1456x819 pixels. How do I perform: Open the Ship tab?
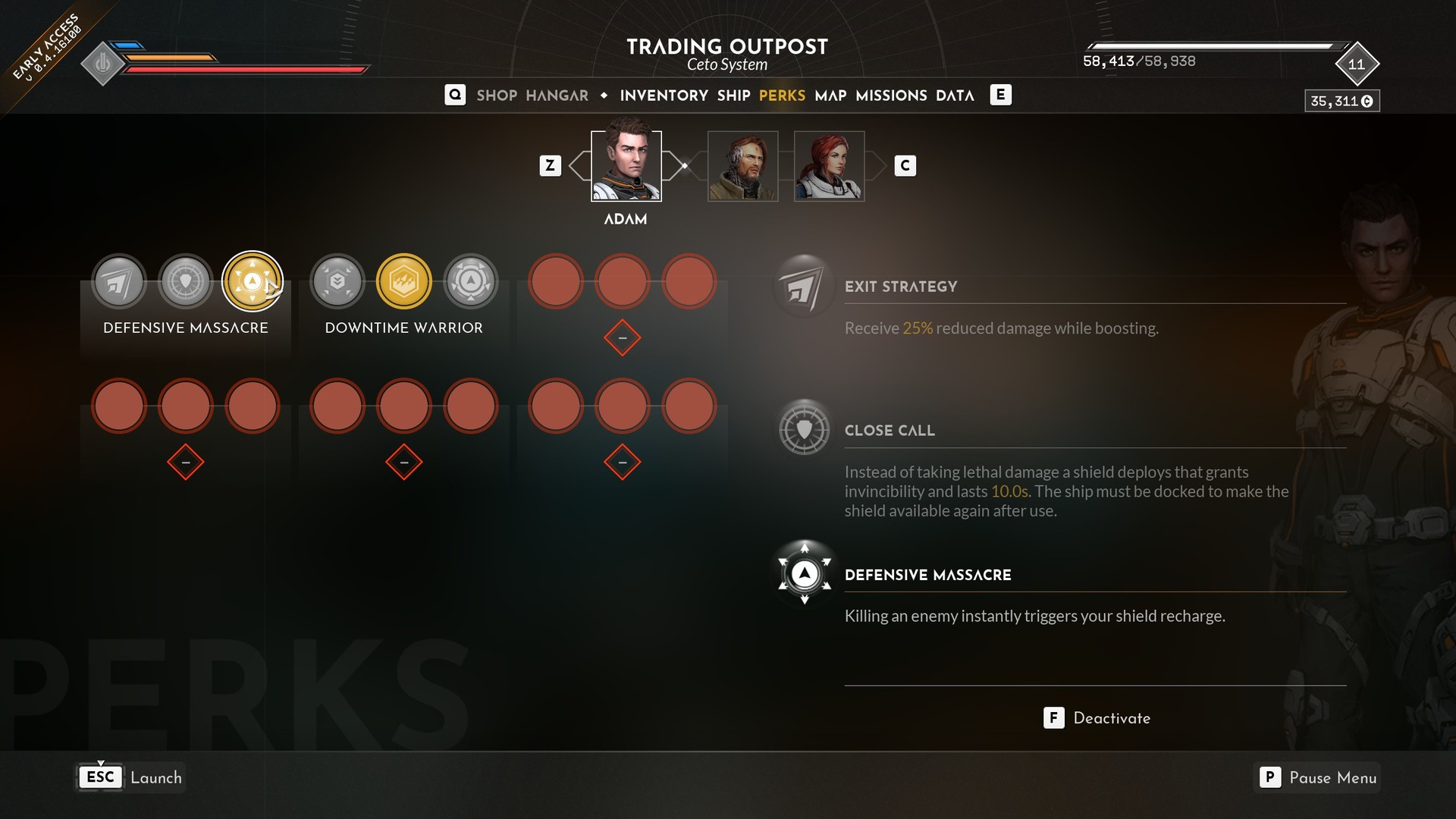tap(733, 96)
